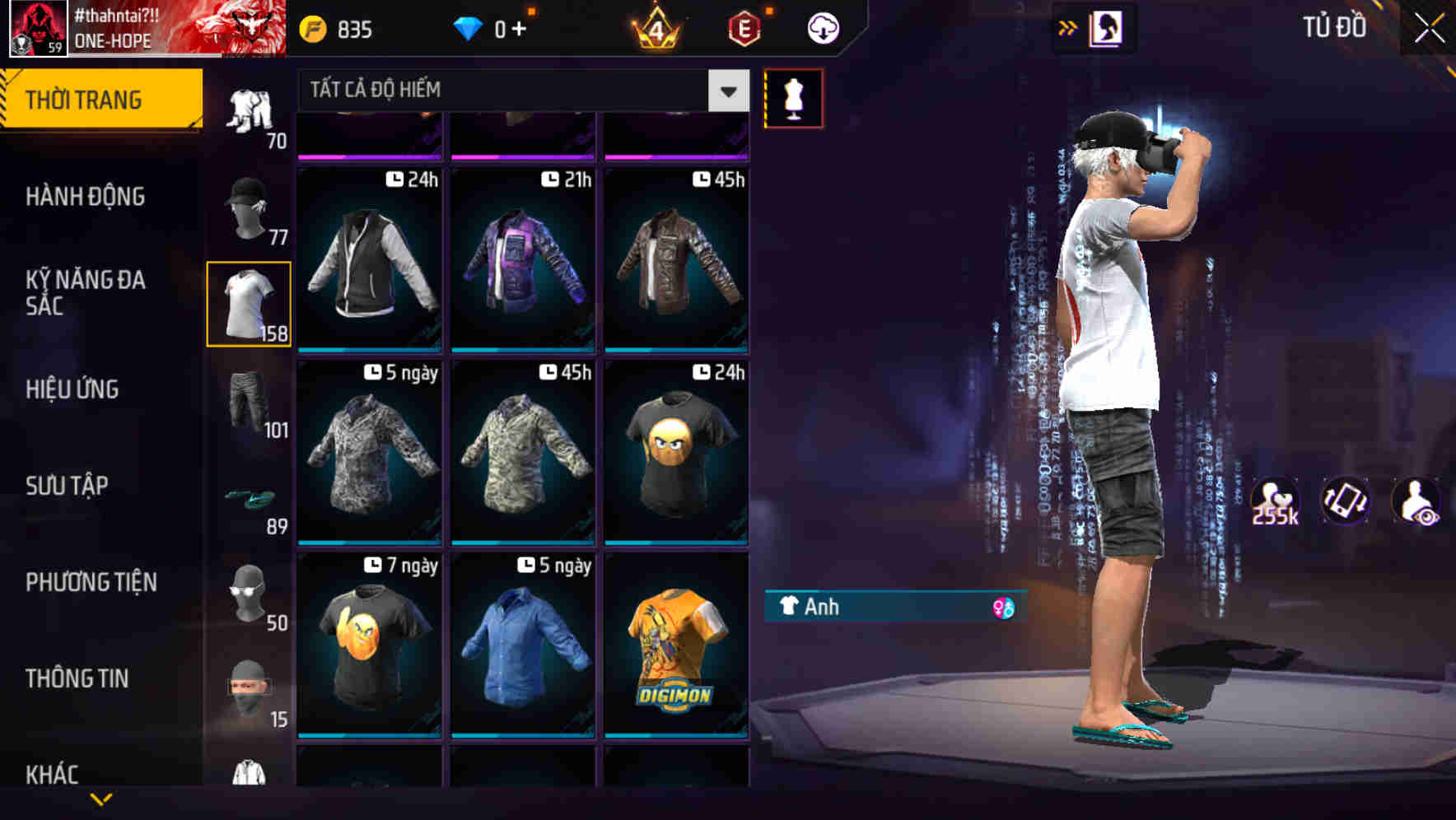Select the mannequin preview icon above the item grid
This screenshot has height=820, width=1456.
coord(791,96)
